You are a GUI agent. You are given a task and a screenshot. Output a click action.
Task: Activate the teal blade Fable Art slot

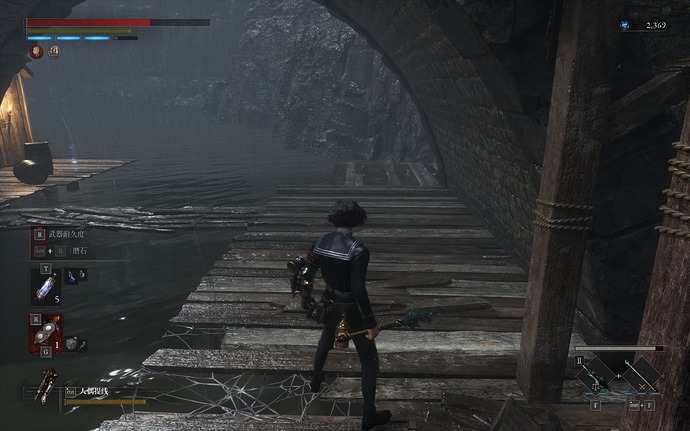click(595, 375)
